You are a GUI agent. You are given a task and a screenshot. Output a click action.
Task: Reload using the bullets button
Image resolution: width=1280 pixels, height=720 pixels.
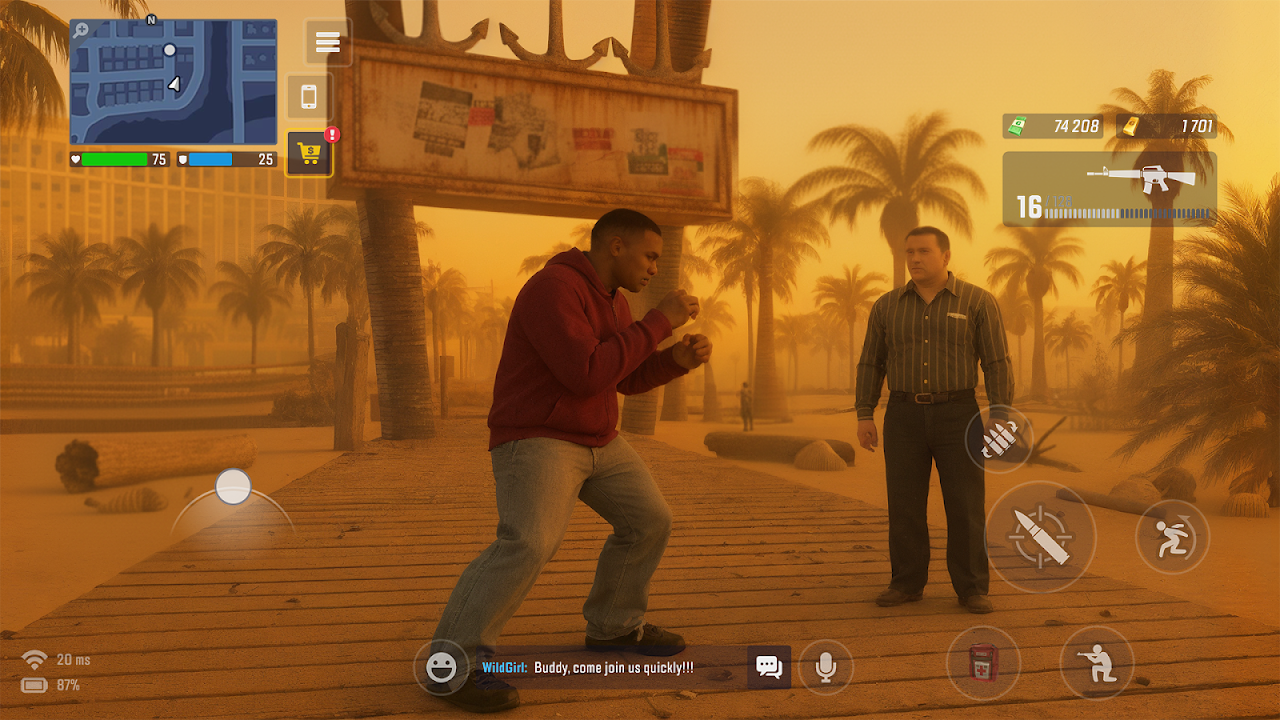998,439
